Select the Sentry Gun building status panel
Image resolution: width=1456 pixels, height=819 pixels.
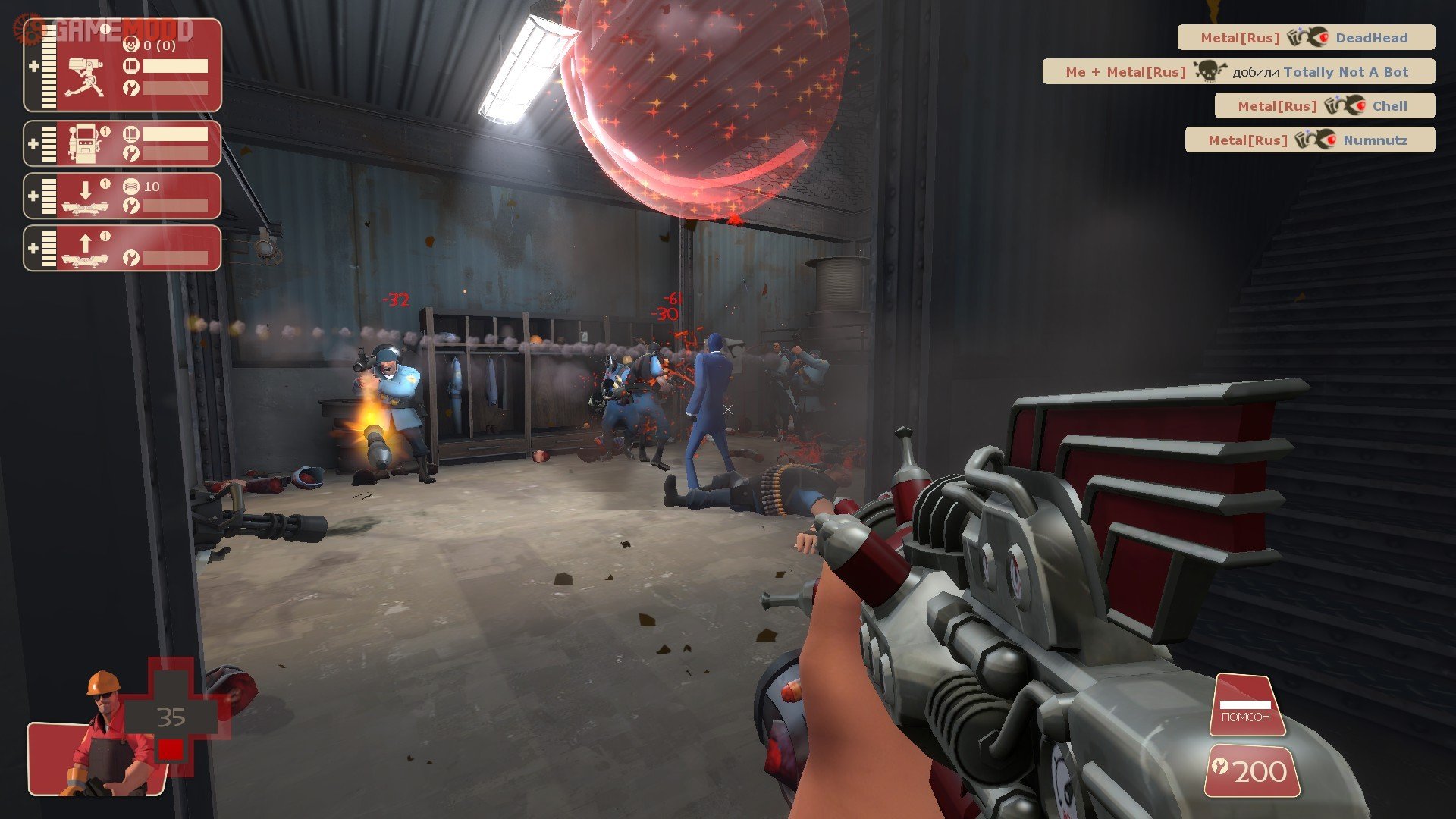123,66
